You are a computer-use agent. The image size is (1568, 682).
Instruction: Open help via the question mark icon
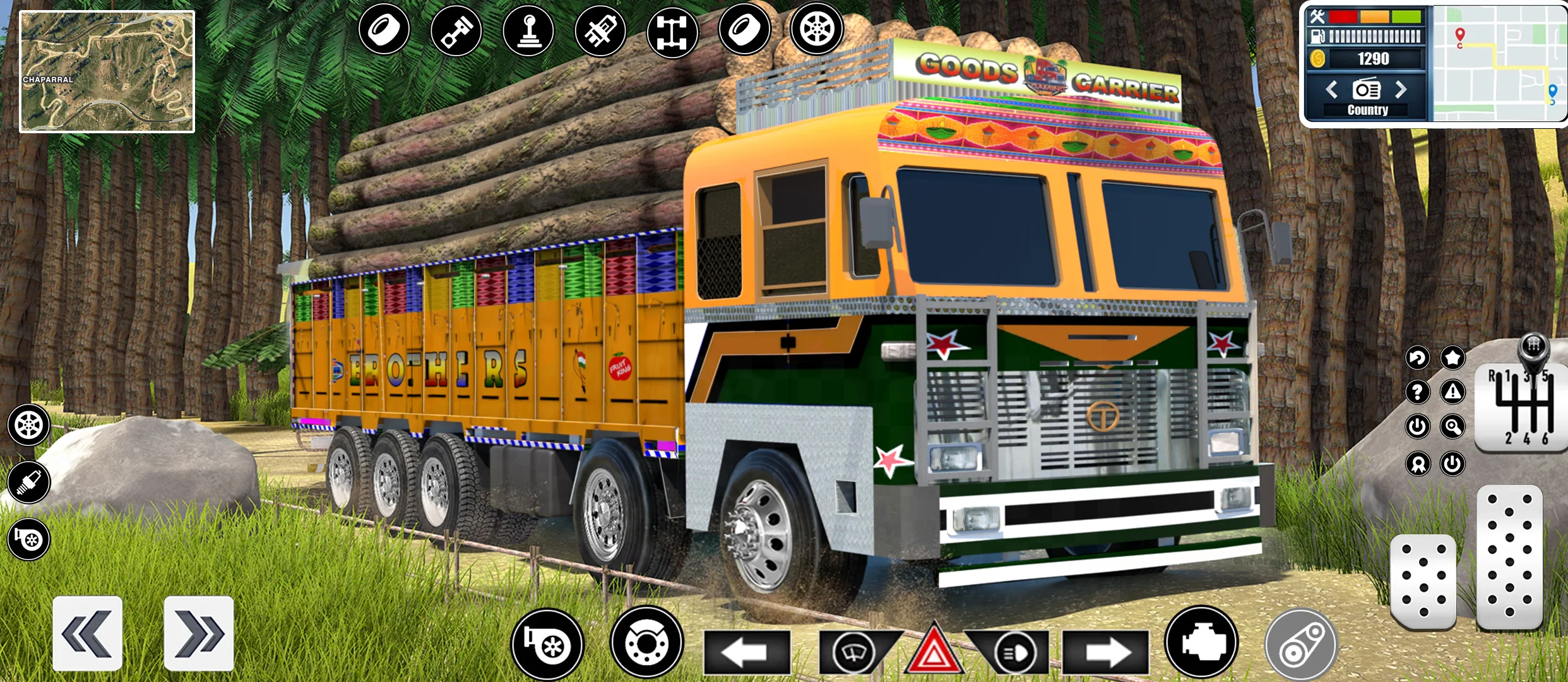point(1418,391)
